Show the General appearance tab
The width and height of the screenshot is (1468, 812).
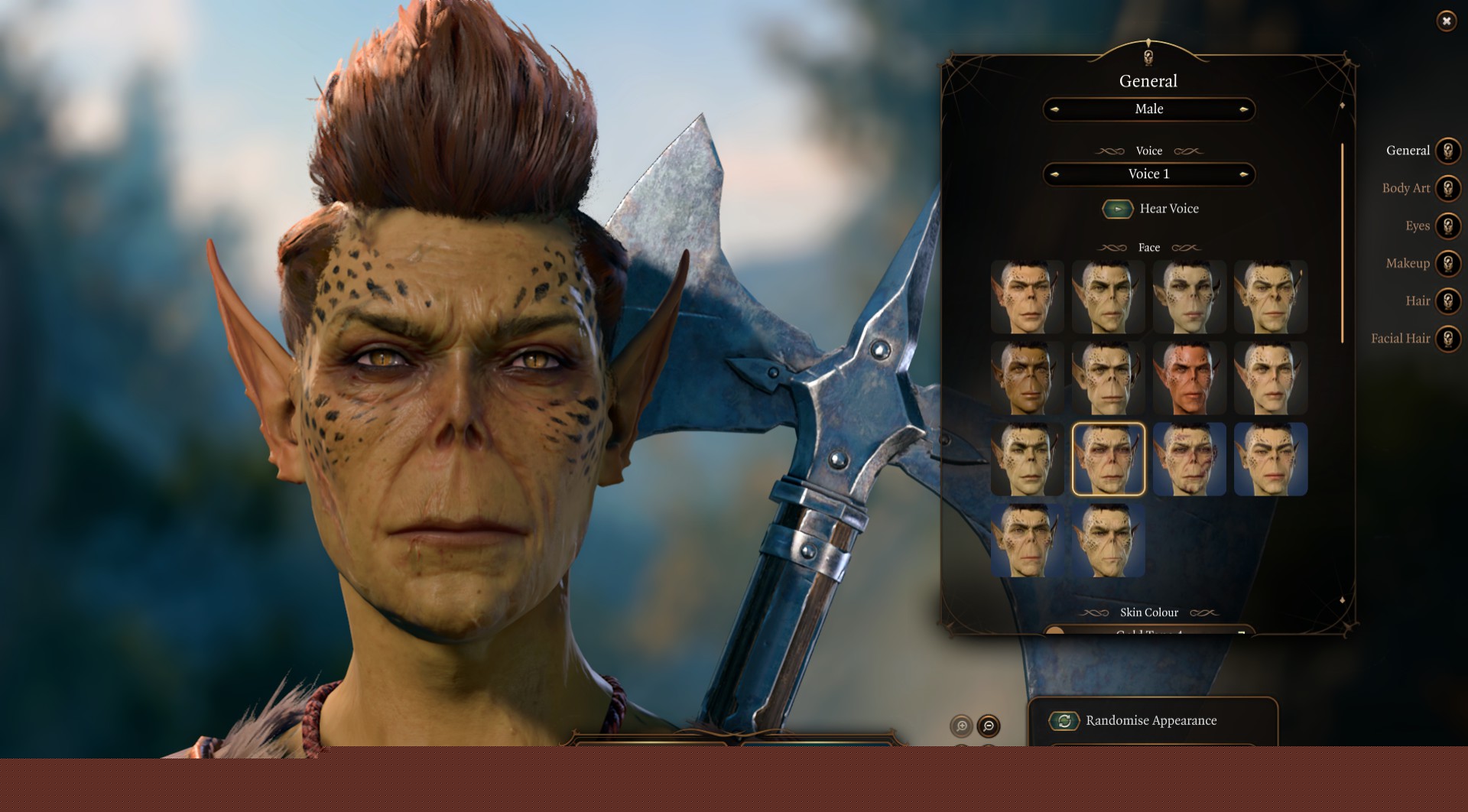click(x=1447, y=151)
